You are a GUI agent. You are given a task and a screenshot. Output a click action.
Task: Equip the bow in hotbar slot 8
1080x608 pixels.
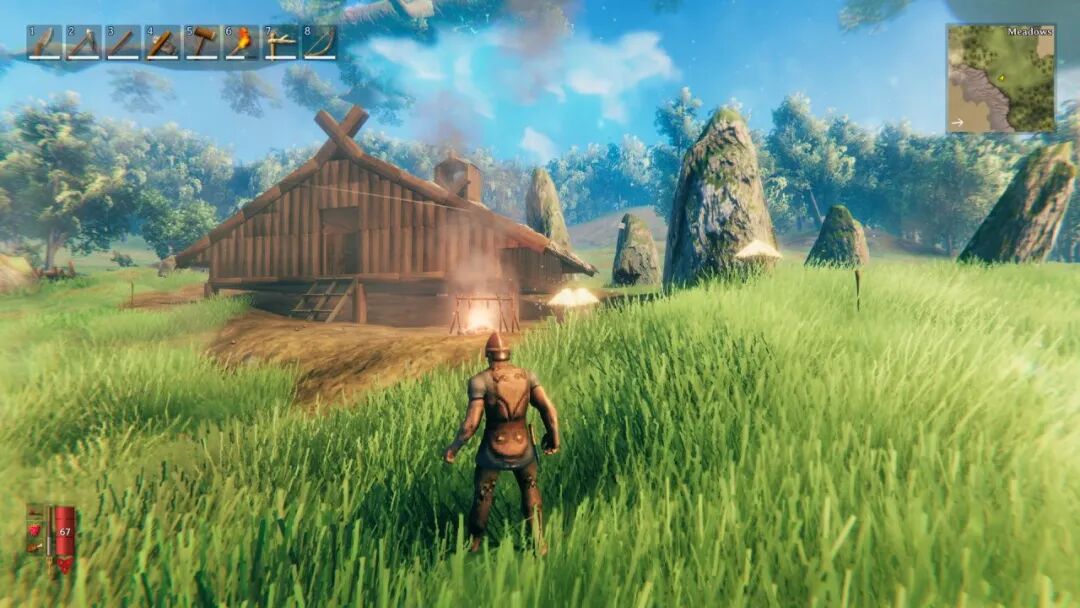point(320,43)
